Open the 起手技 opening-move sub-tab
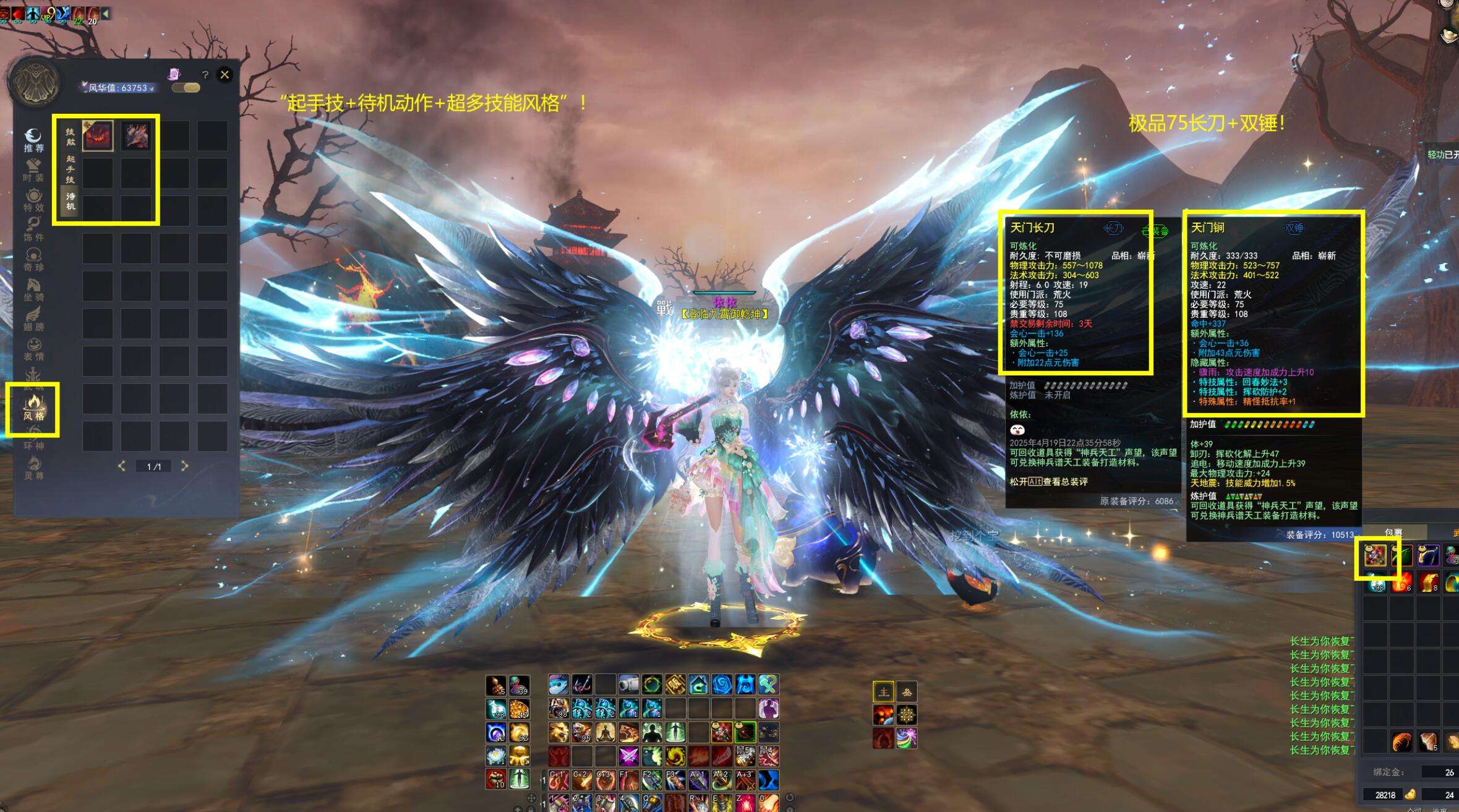The image size is (1459, 812). (x=71, y=168)
